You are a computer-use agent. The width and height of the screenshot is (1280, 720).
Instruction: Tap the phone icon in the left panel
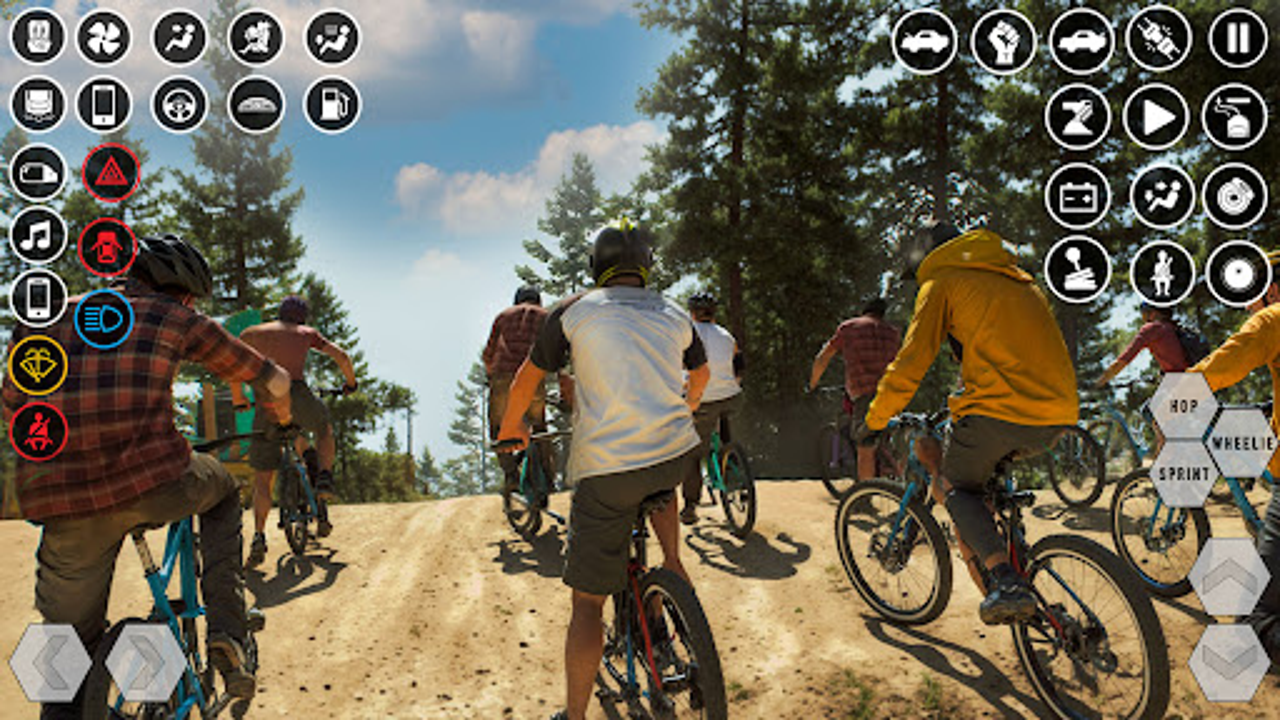click(36, 297)
